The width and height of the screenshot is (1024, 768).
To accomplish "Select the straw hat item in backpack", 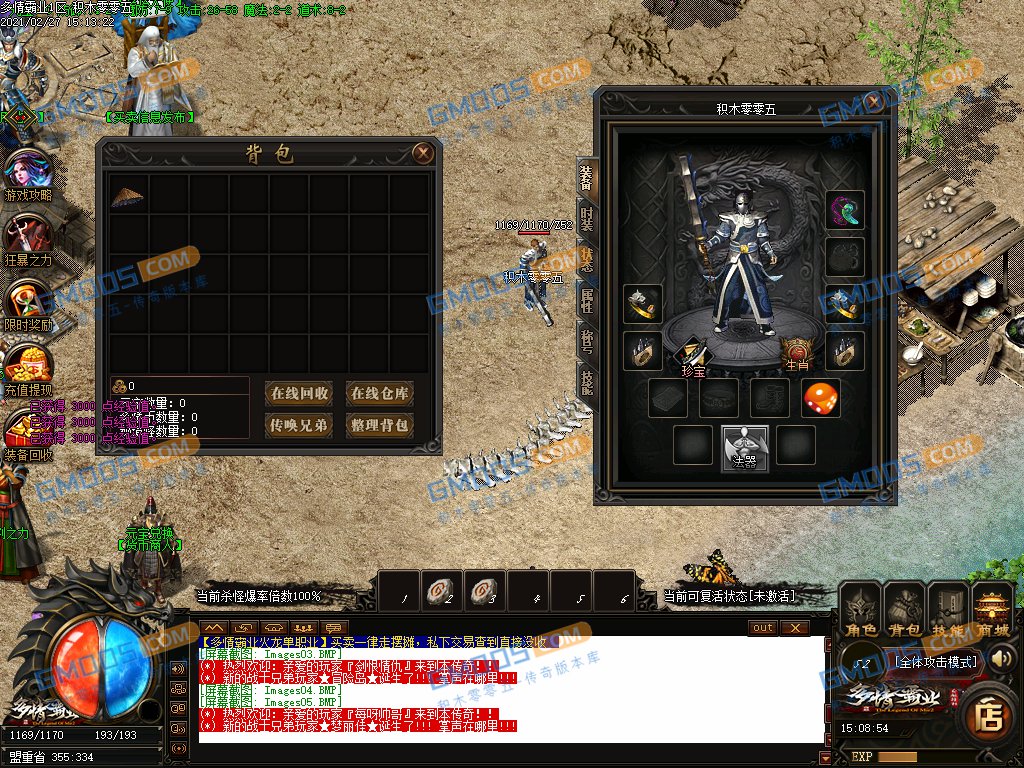I will click(x=127, y=196).
